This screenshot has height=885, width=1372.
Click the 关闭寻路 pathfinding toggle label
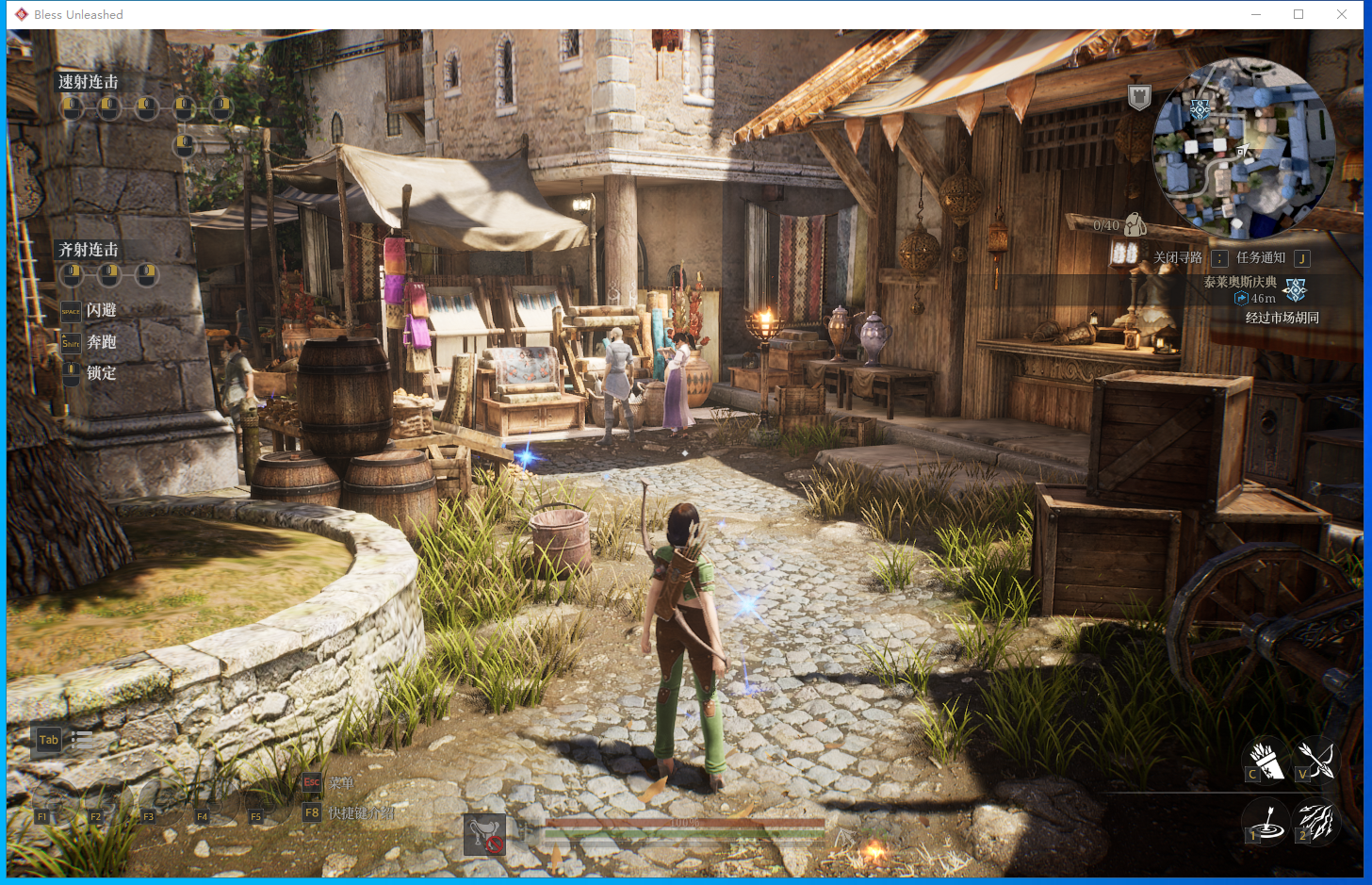coord(1178,257)
